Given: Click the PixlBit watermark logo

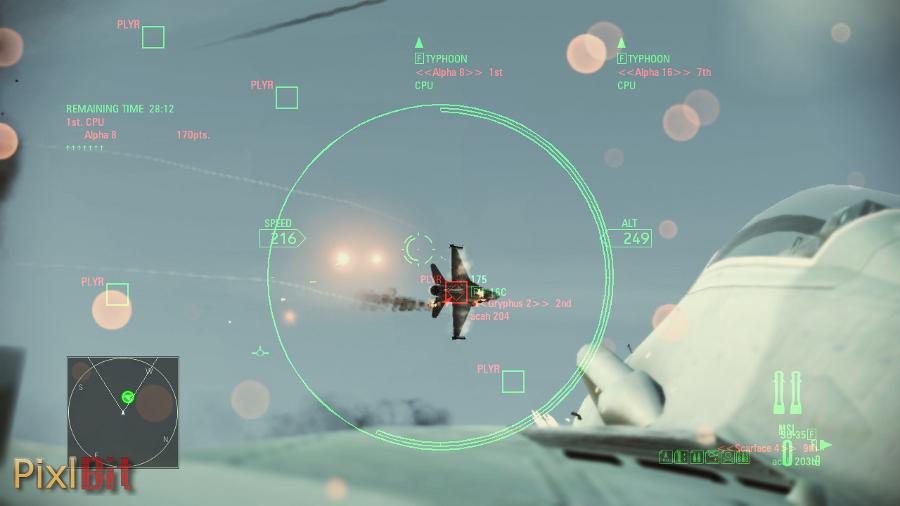Looking at the screenshot, I should pyautogui.click(x=72, y=473).
